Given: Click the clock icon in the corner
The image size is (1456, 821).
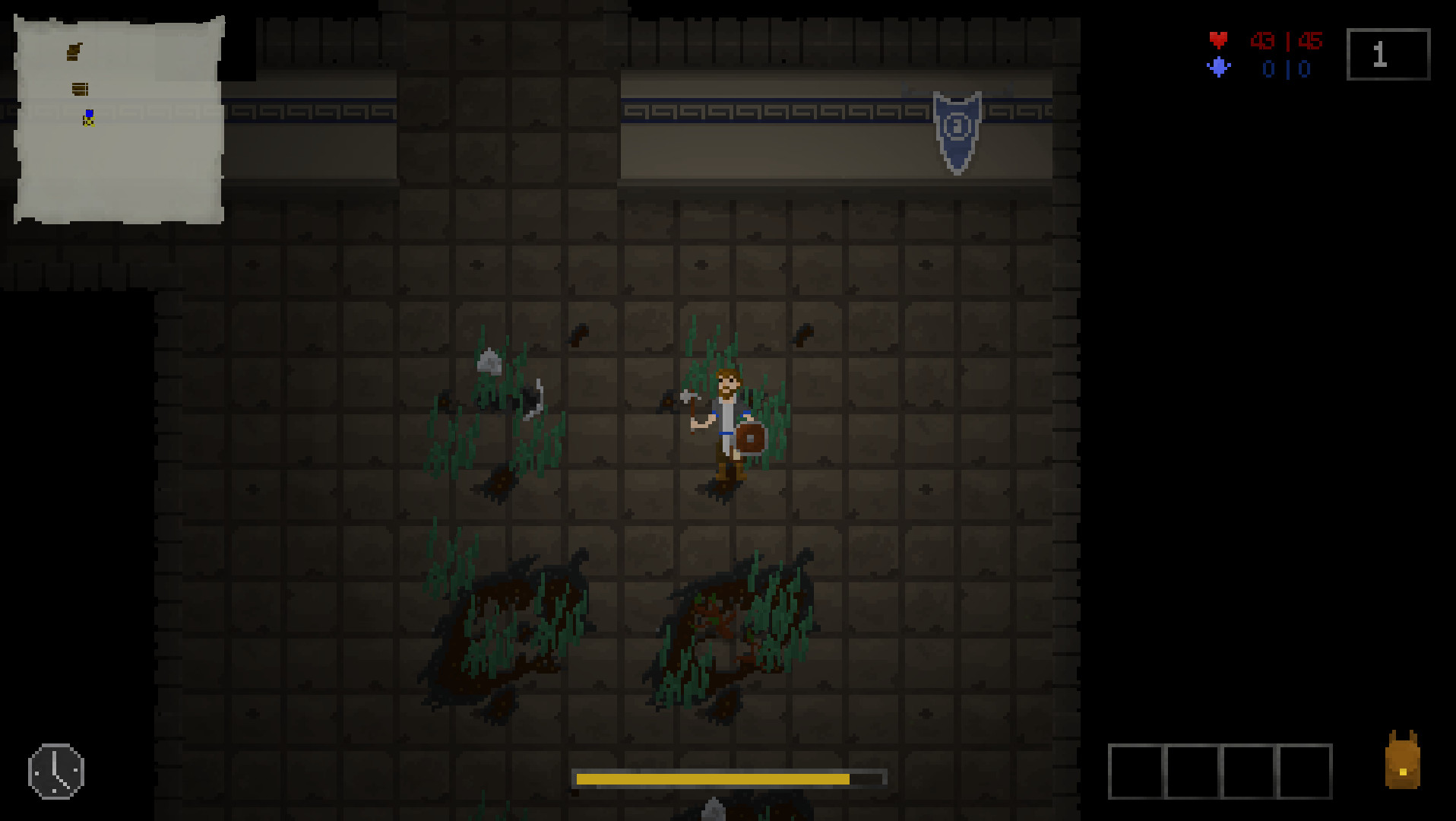Looking at the screenshot, I should click(x=55, y=770).
